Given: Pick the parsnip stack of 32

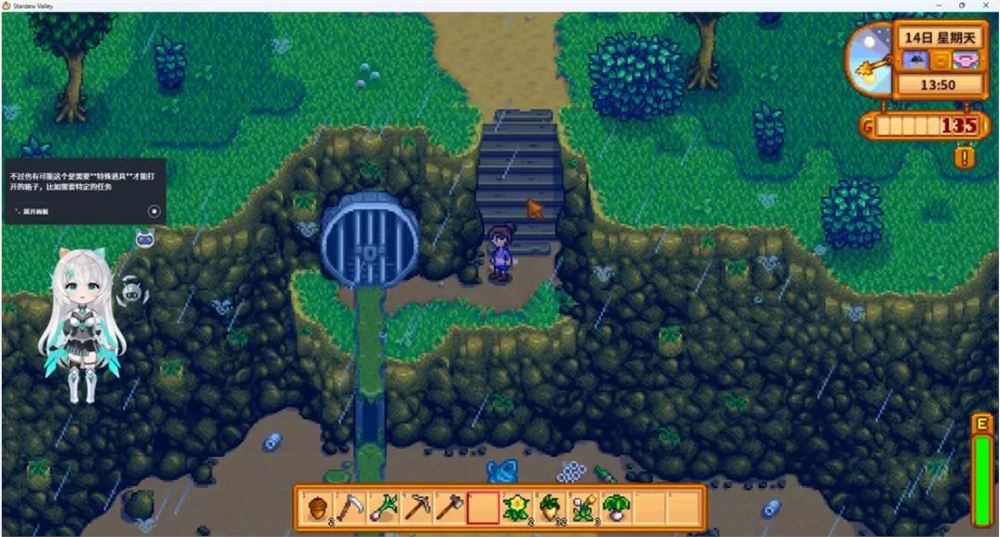Looking at the screenshot, I should point(549,507).
